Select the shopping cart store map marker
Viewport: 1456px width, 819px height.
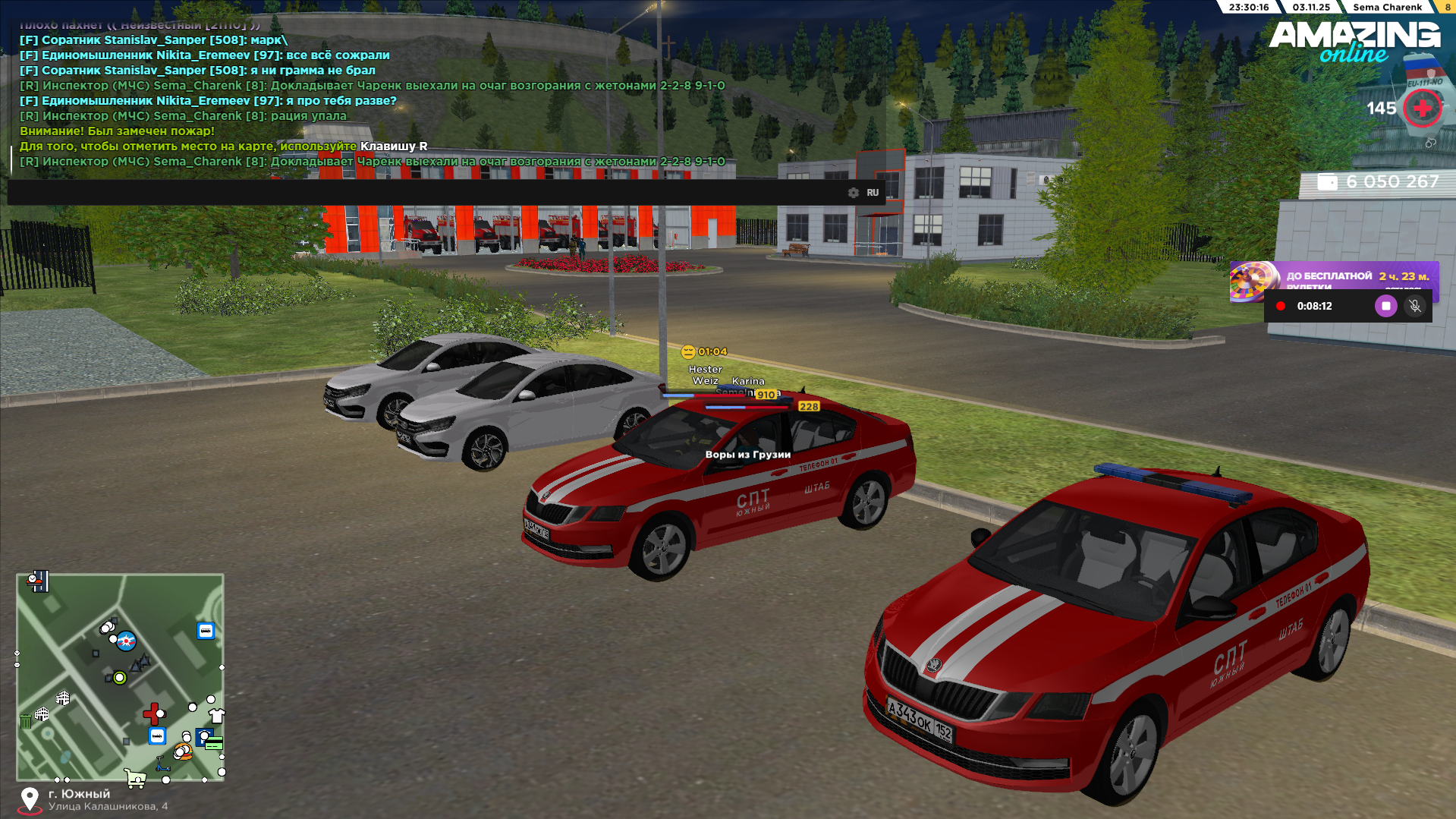click(135, 777)
